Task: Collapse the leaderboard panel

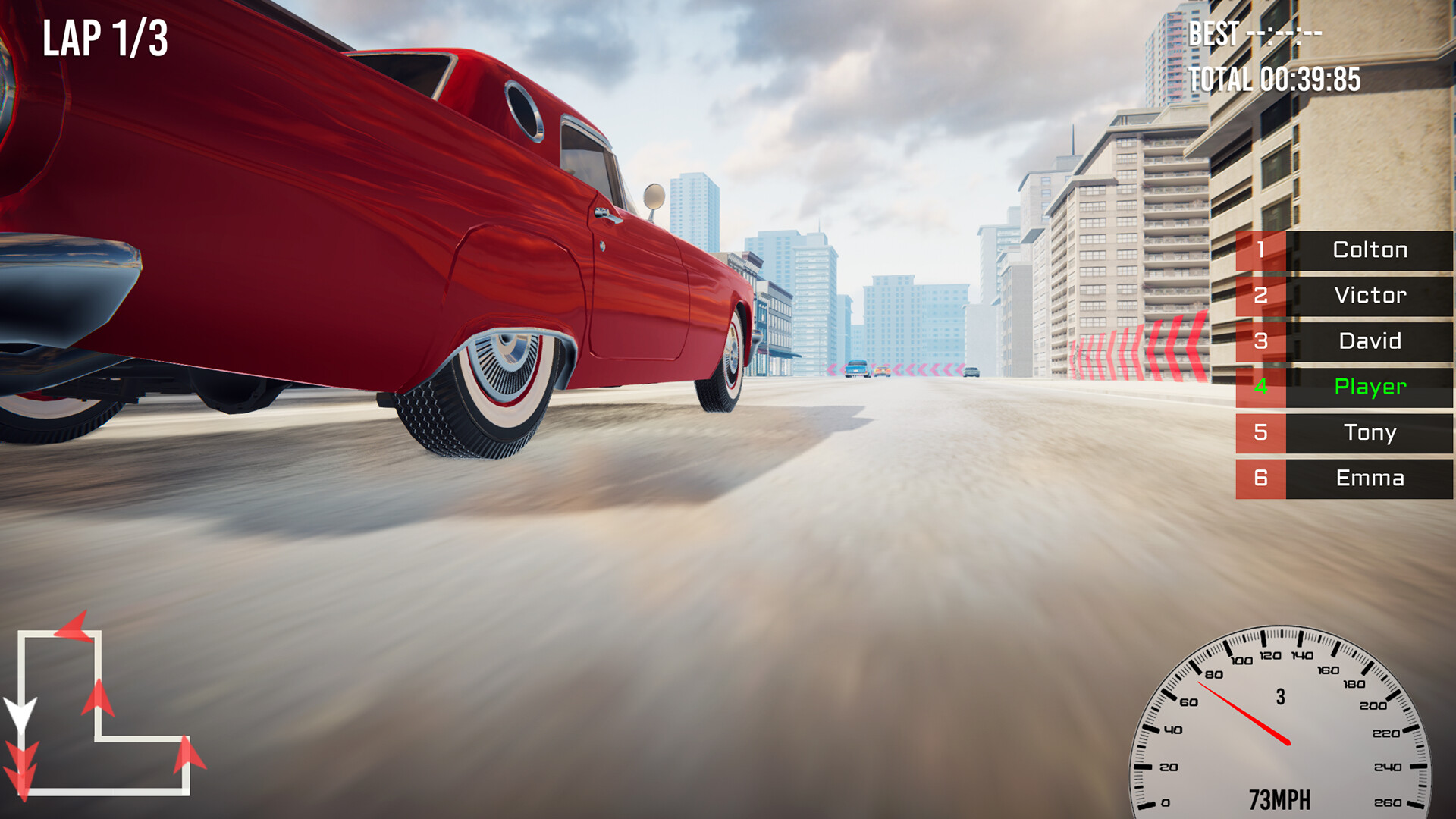Action: 1342,364
